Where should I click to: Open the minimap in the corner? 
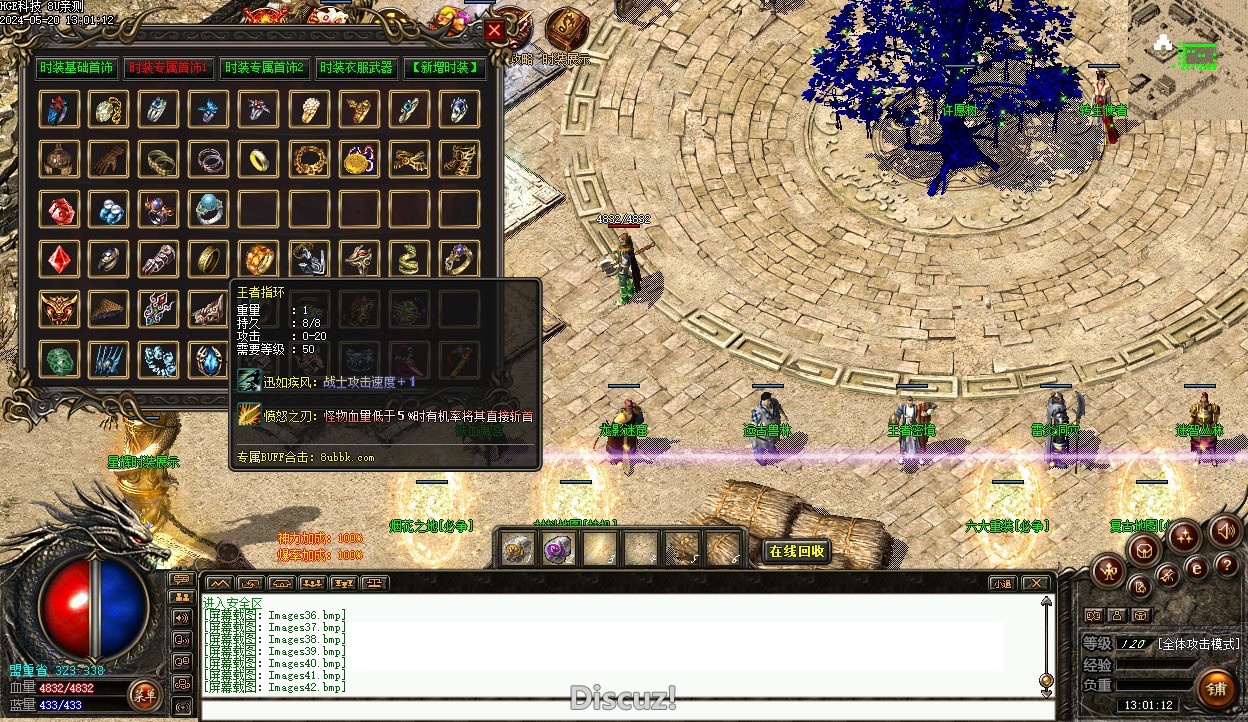point(1188,58)
